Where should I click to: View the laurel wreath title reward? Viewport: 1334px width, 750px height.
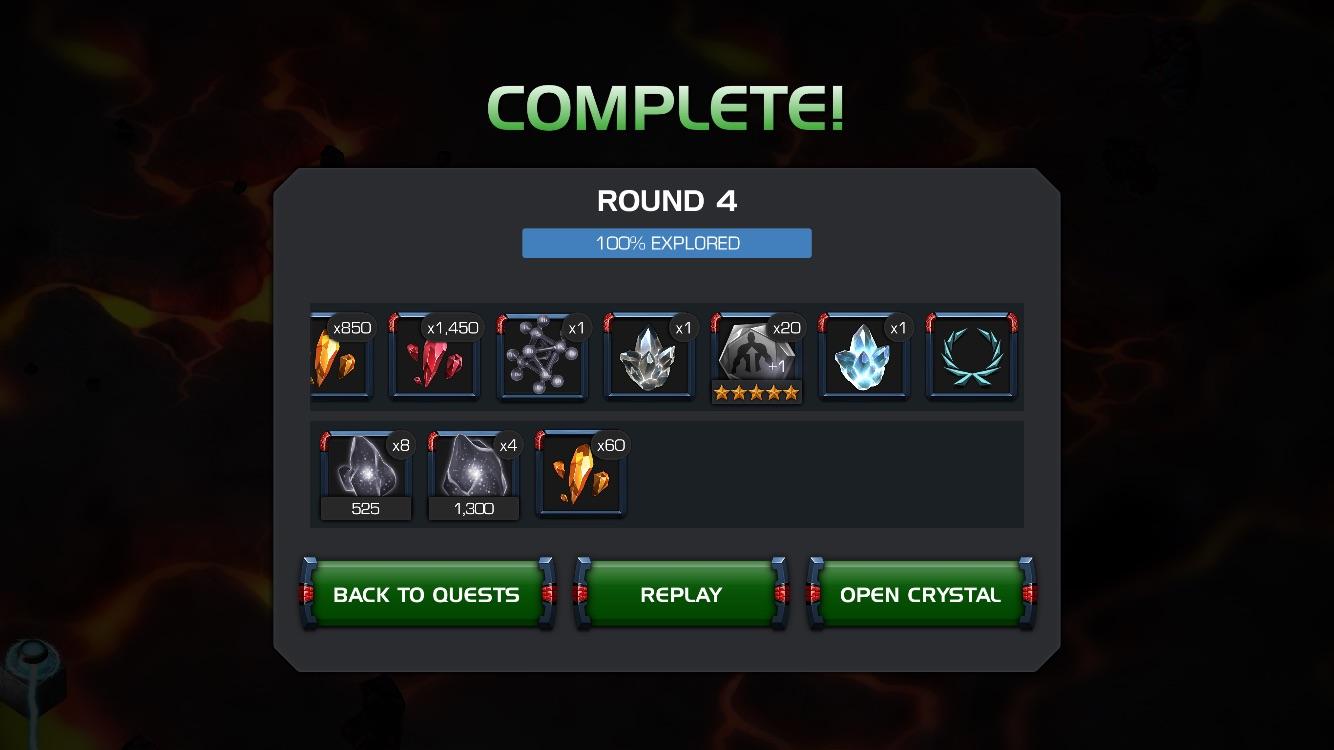pos(971,357)
